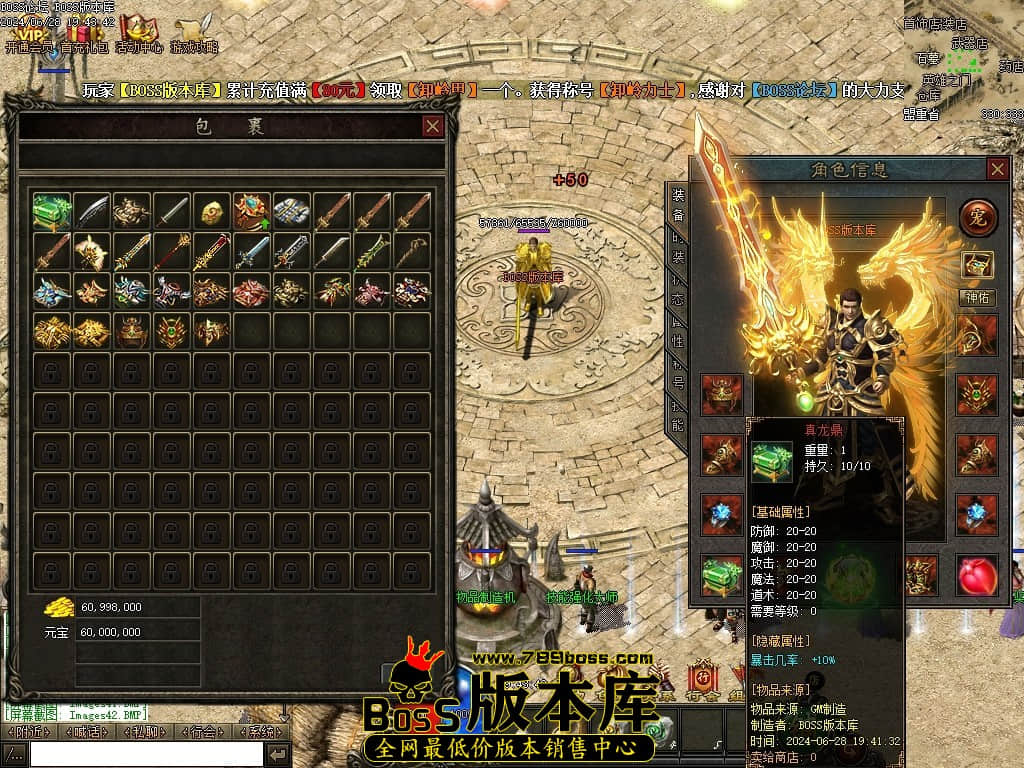The image size is (1024, 768).
Task: Select the golden helmet item in the bag
Action: point(212,211)
